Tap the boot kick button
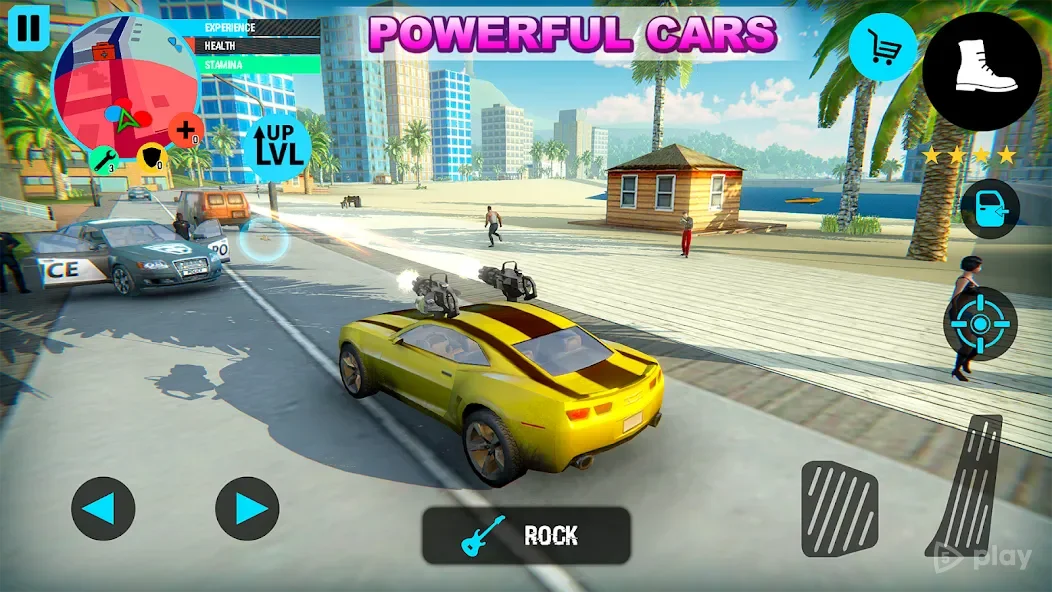 pyautogui.click(x=981, y=71)
